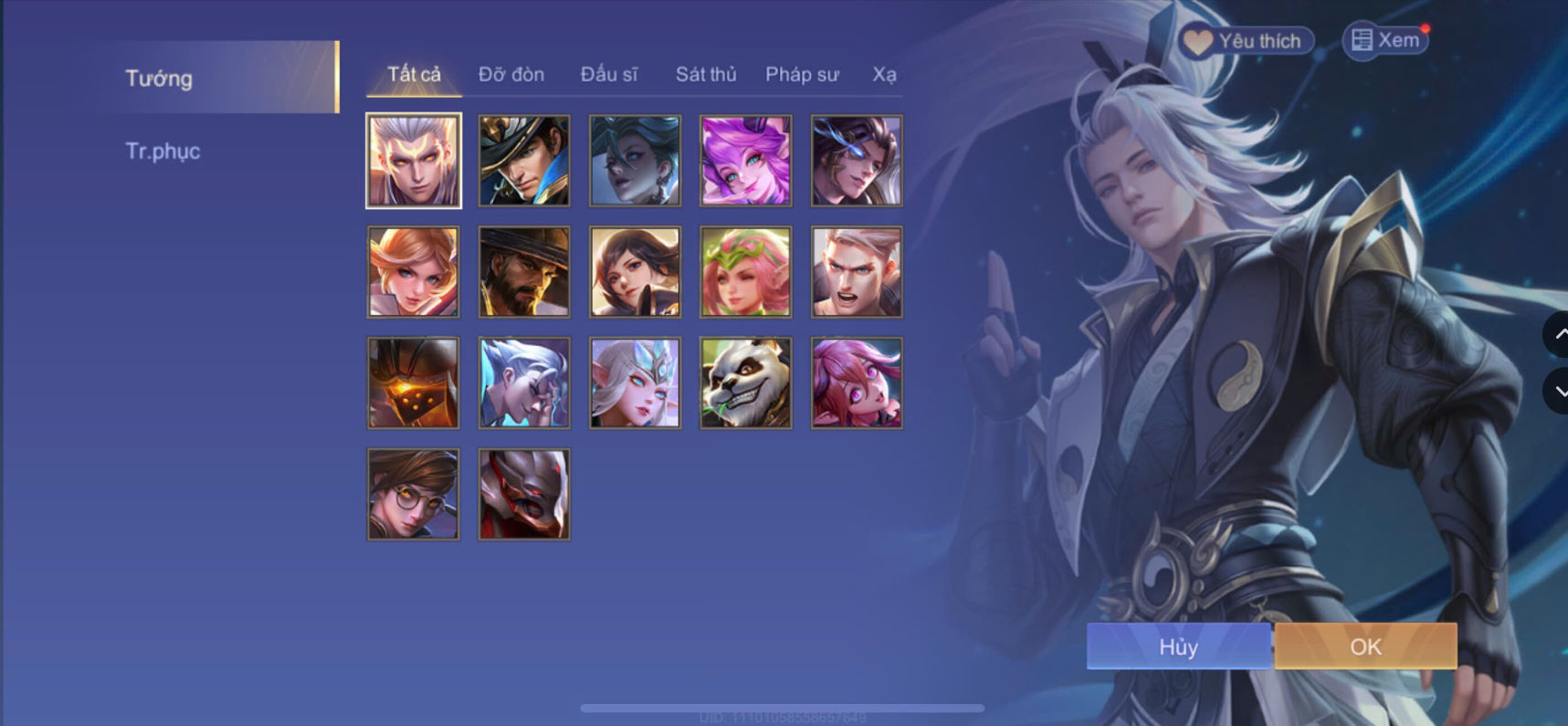The image size is (1568, 726).
Task: Open the Pháp sư category
Action: (x=802, y=75)
